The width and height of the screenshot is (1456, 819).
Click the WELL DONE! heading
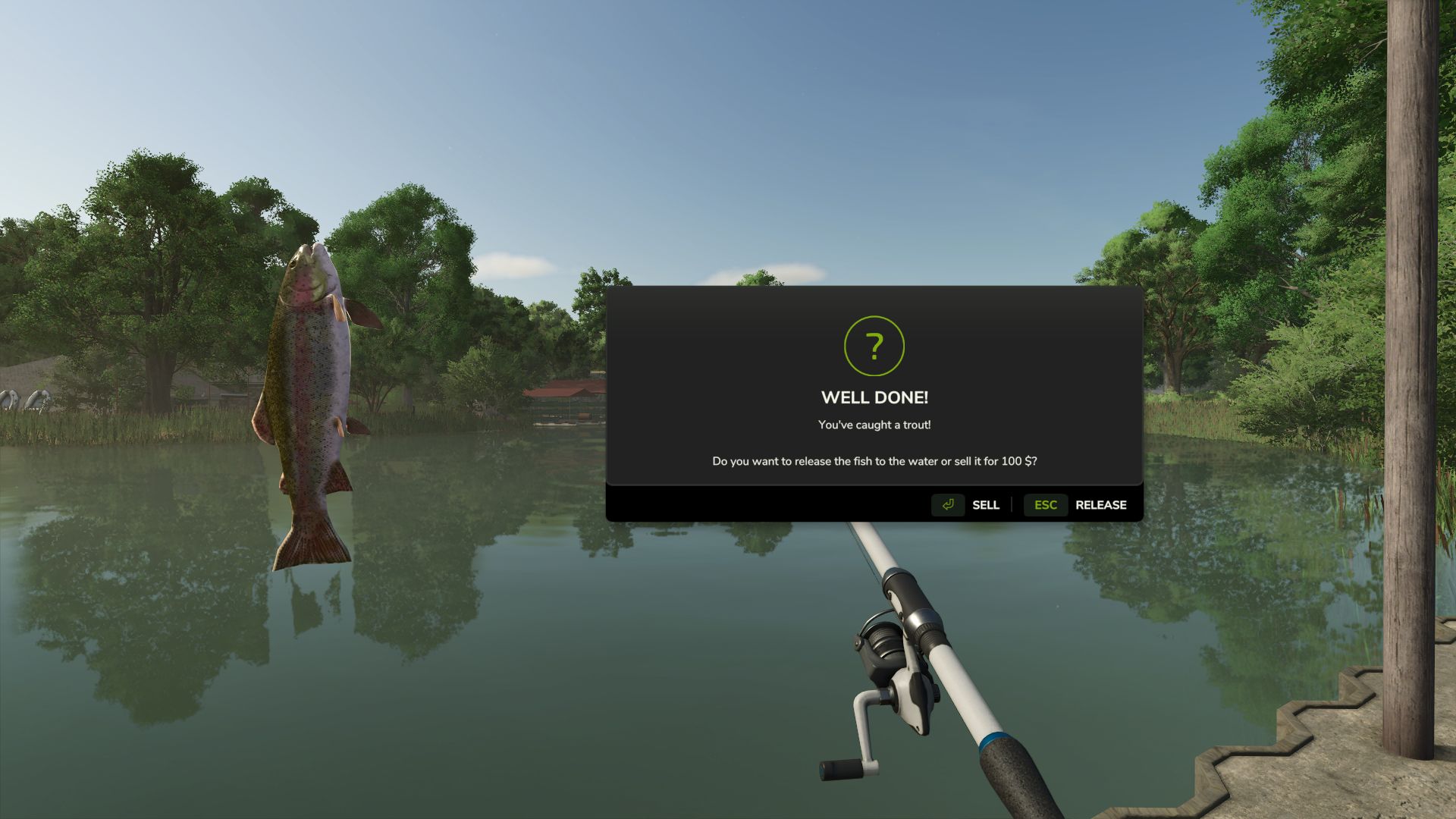874,396
